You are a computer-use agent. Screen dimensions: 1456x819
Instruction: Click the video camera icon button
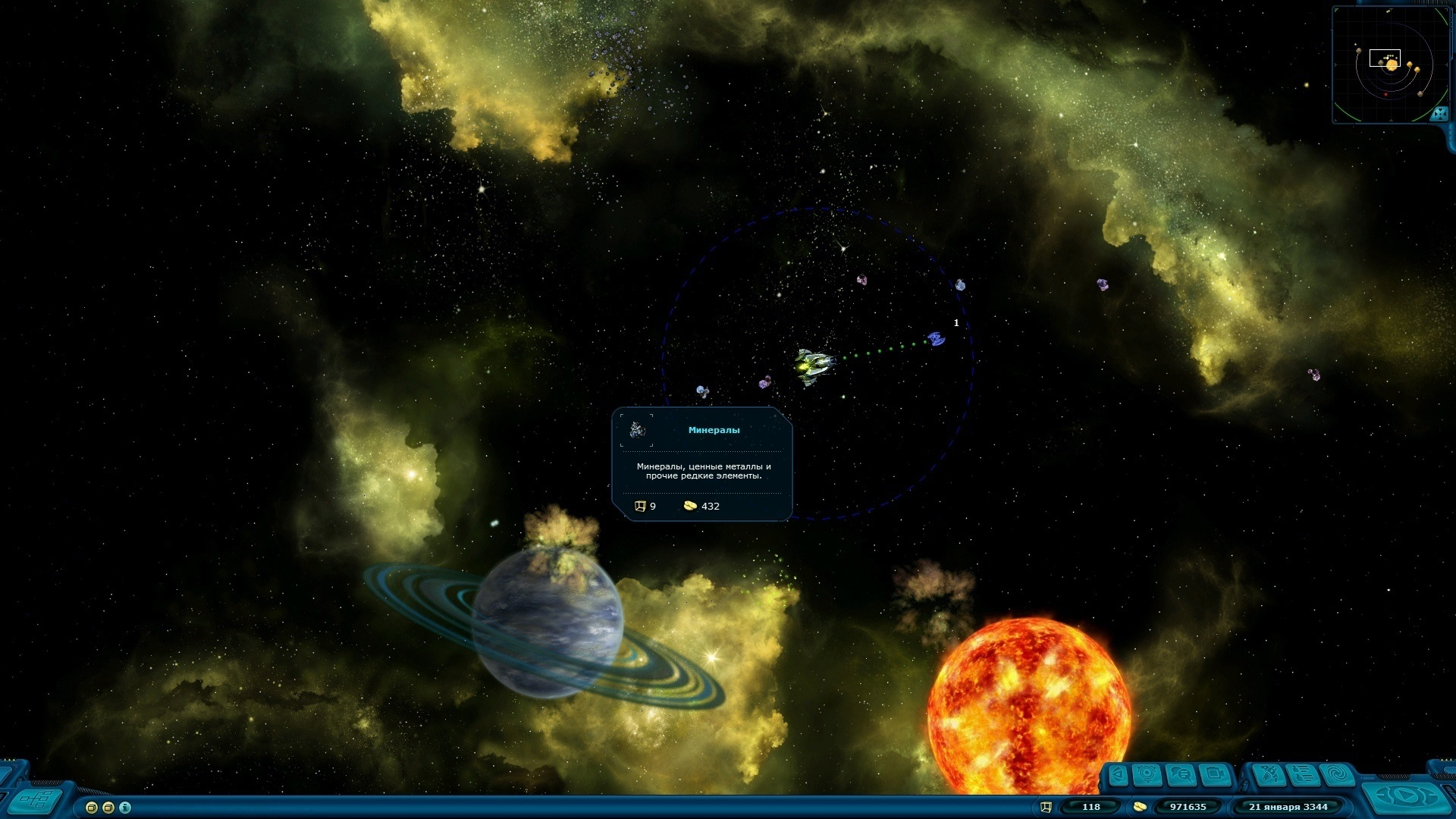pos(1215,775)
